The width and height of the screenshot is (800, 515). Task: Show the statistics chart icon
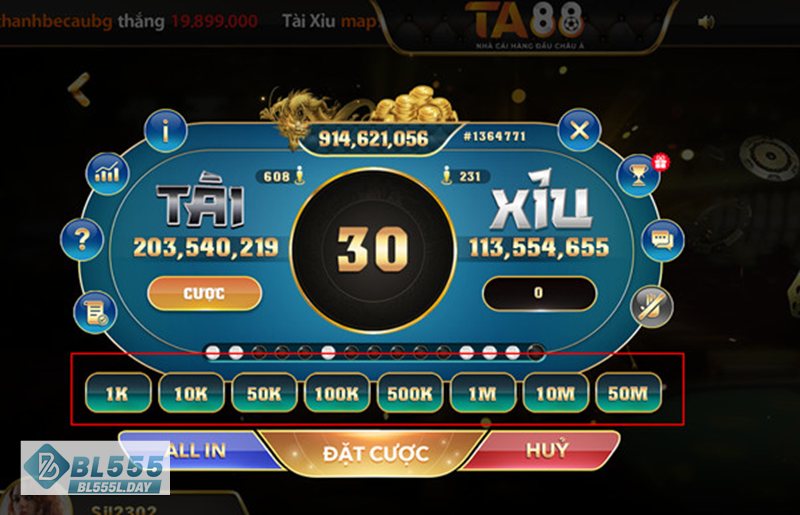(x=107, y=174)
